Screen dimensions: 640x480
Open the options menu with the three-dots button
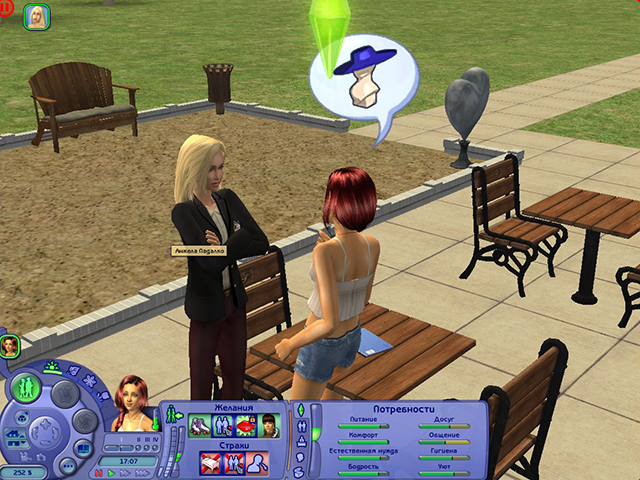point(68,465)
